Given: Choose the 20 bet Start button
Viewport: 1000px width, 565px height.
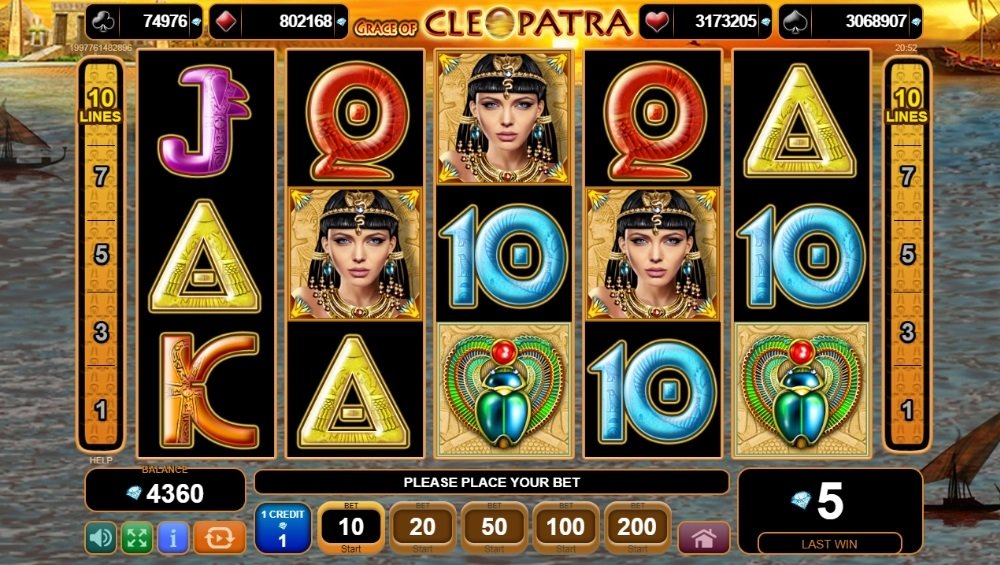Looking at the screenshot, I should click(423, 528).
